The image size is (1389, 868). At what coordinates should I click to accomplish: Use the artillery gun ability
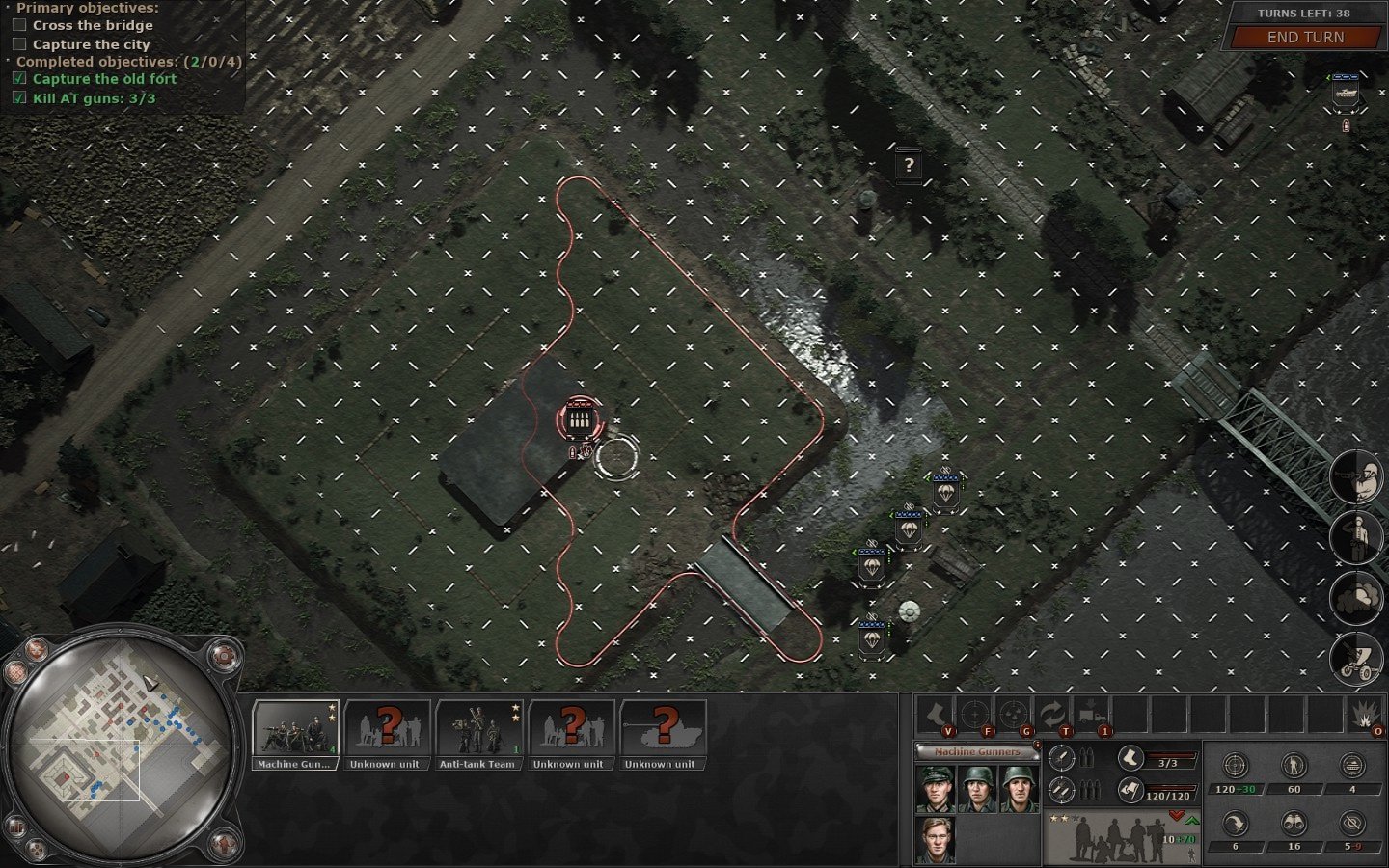(1357, 660)
